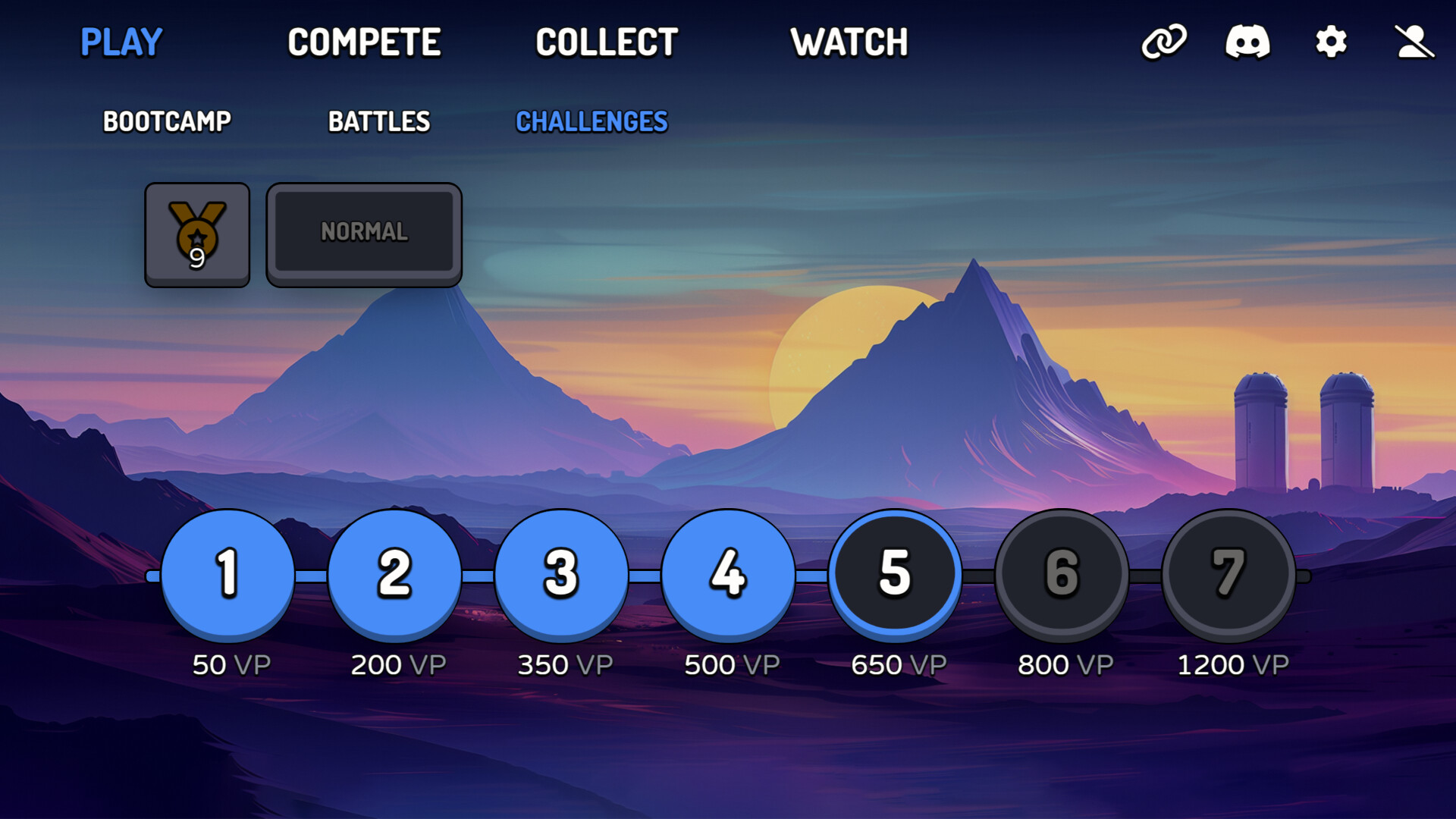The height and width of the screenshot is (819, 1456).
Task: Switch to the BATTLES tab
Action: [378, 121]
